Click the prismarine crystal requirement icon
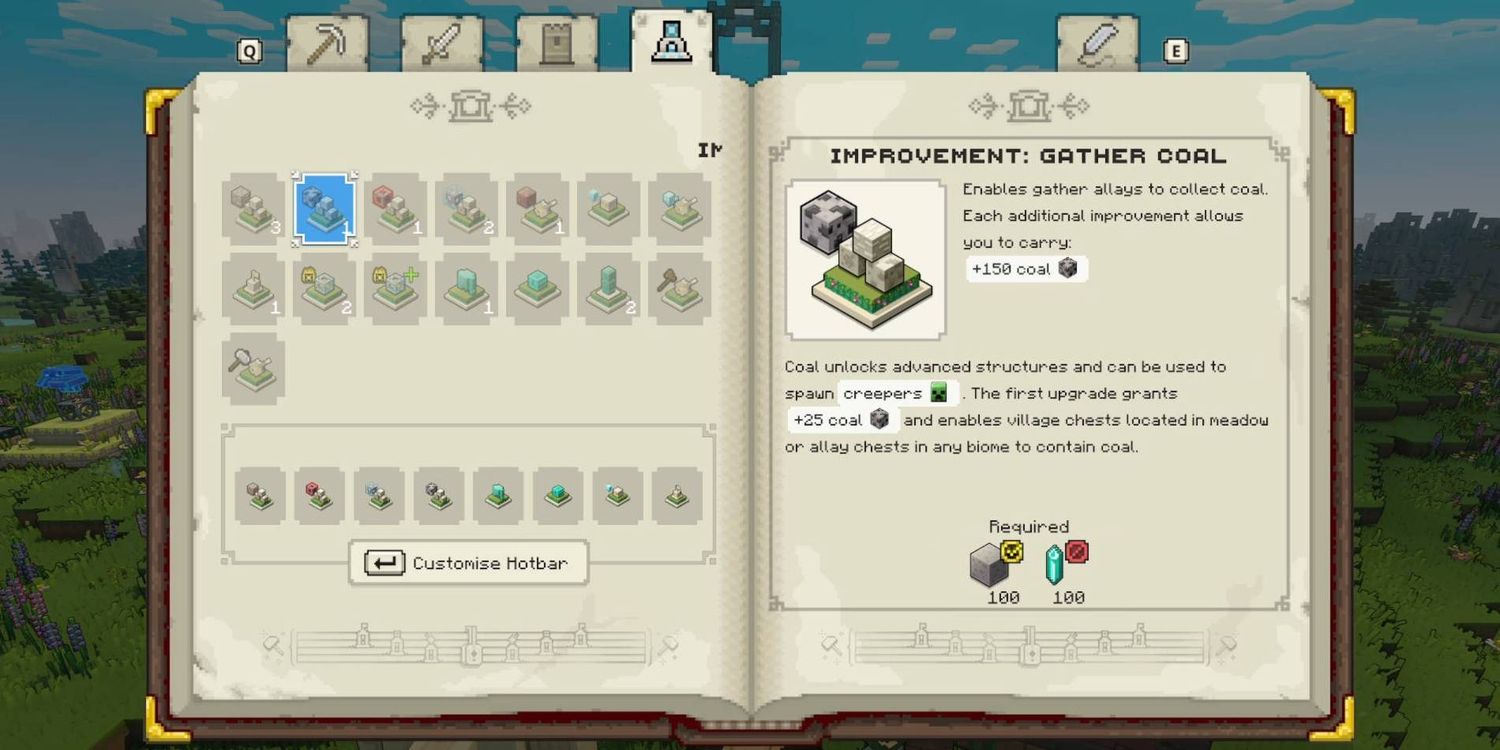1500x750 pixels. click(1056, 565)
